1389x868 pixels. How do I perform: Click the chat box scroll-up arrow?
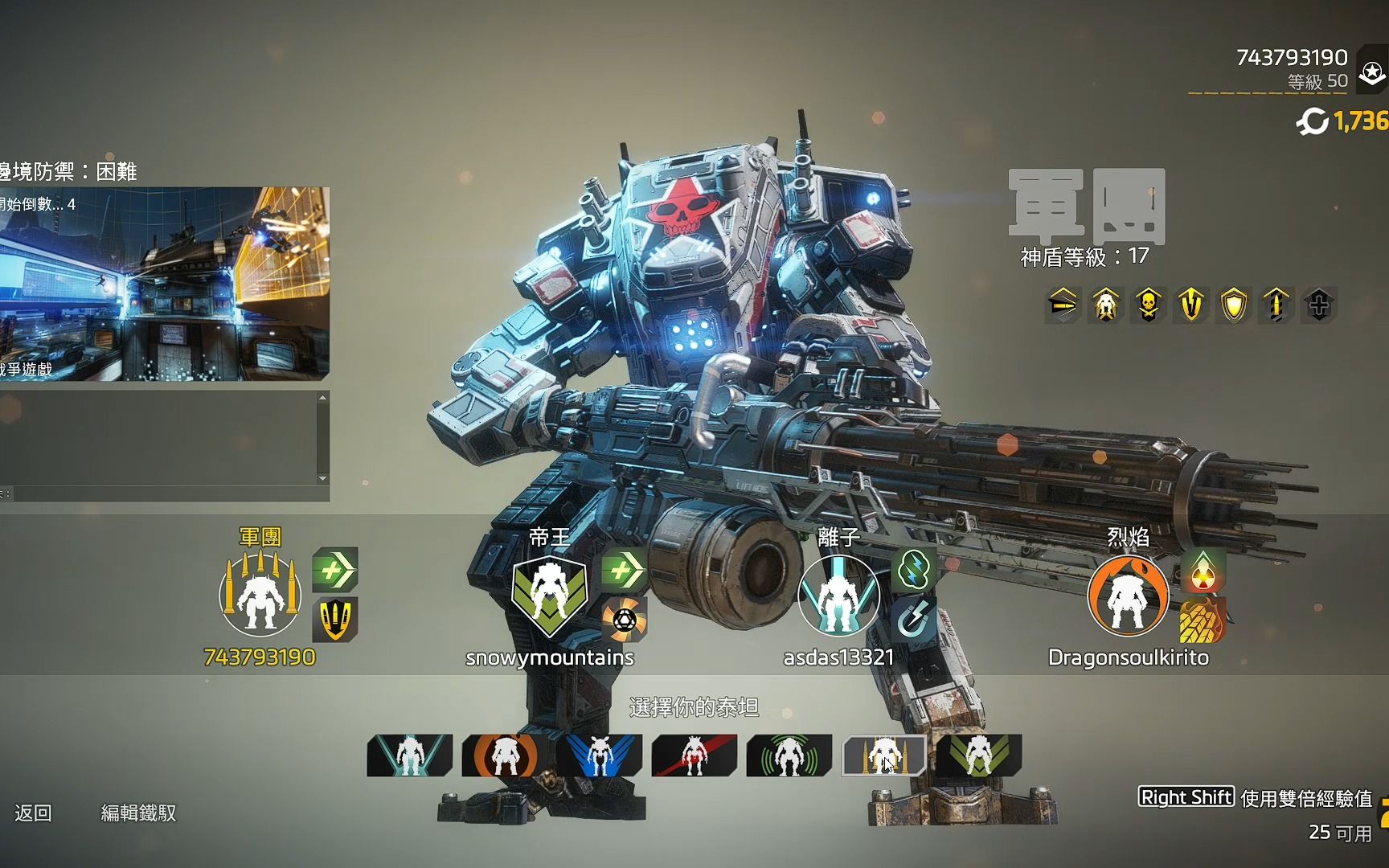322,398
